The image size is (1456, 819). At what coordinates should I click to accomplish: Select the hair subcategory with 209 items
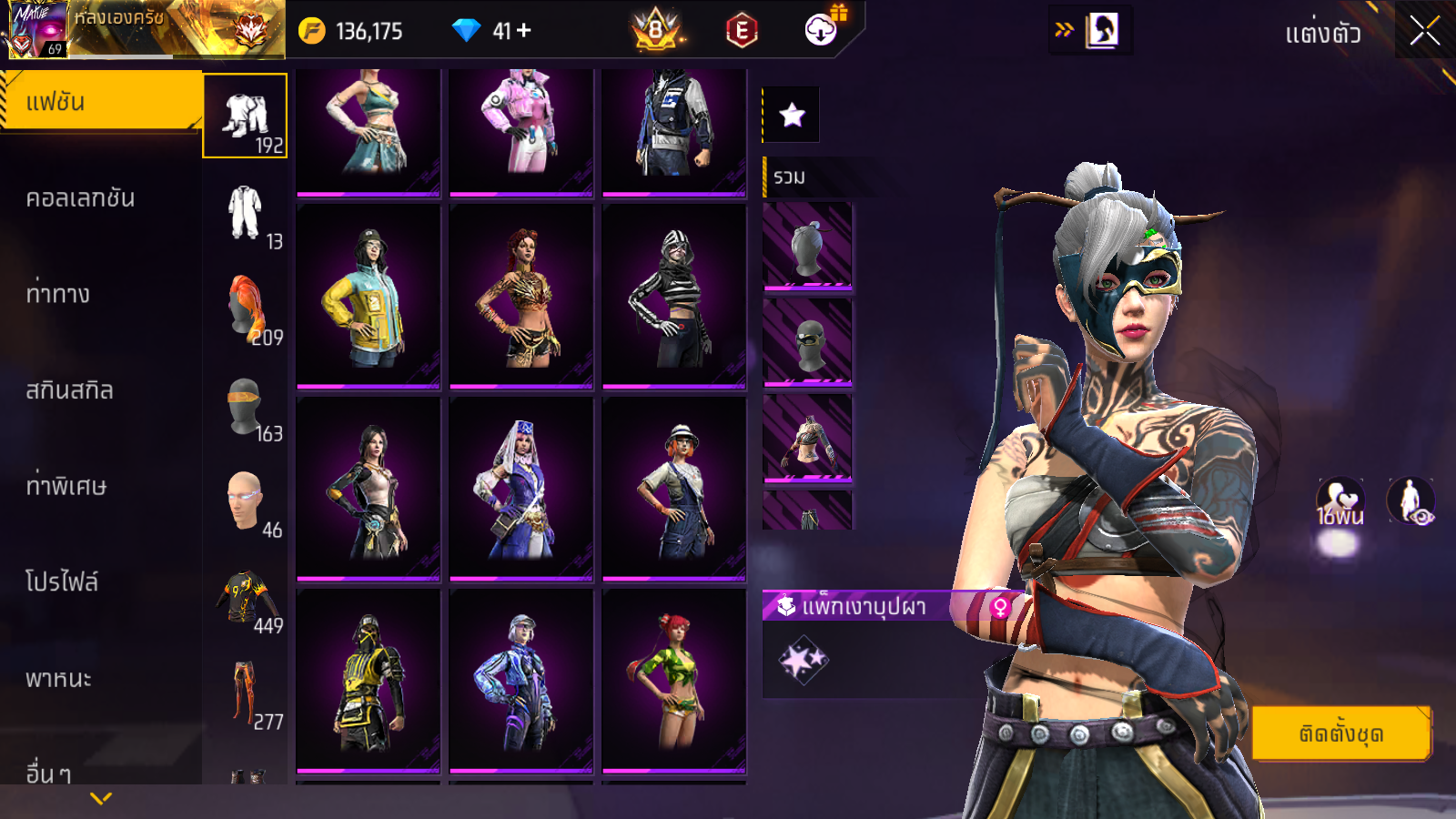[247, 310]
